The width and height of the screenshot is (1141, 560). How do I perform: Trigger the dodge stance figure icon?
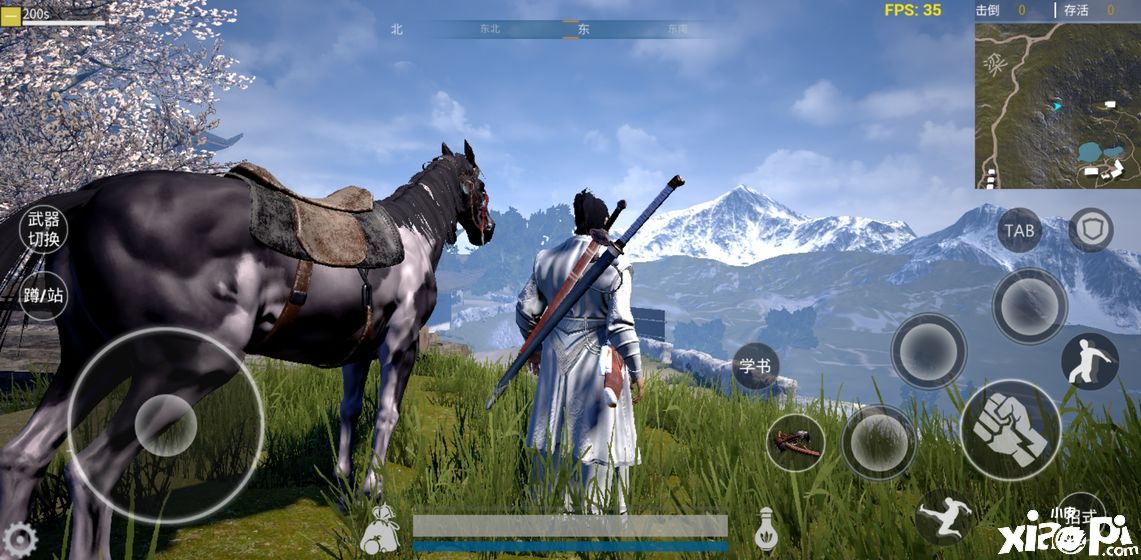point(1089,361)
